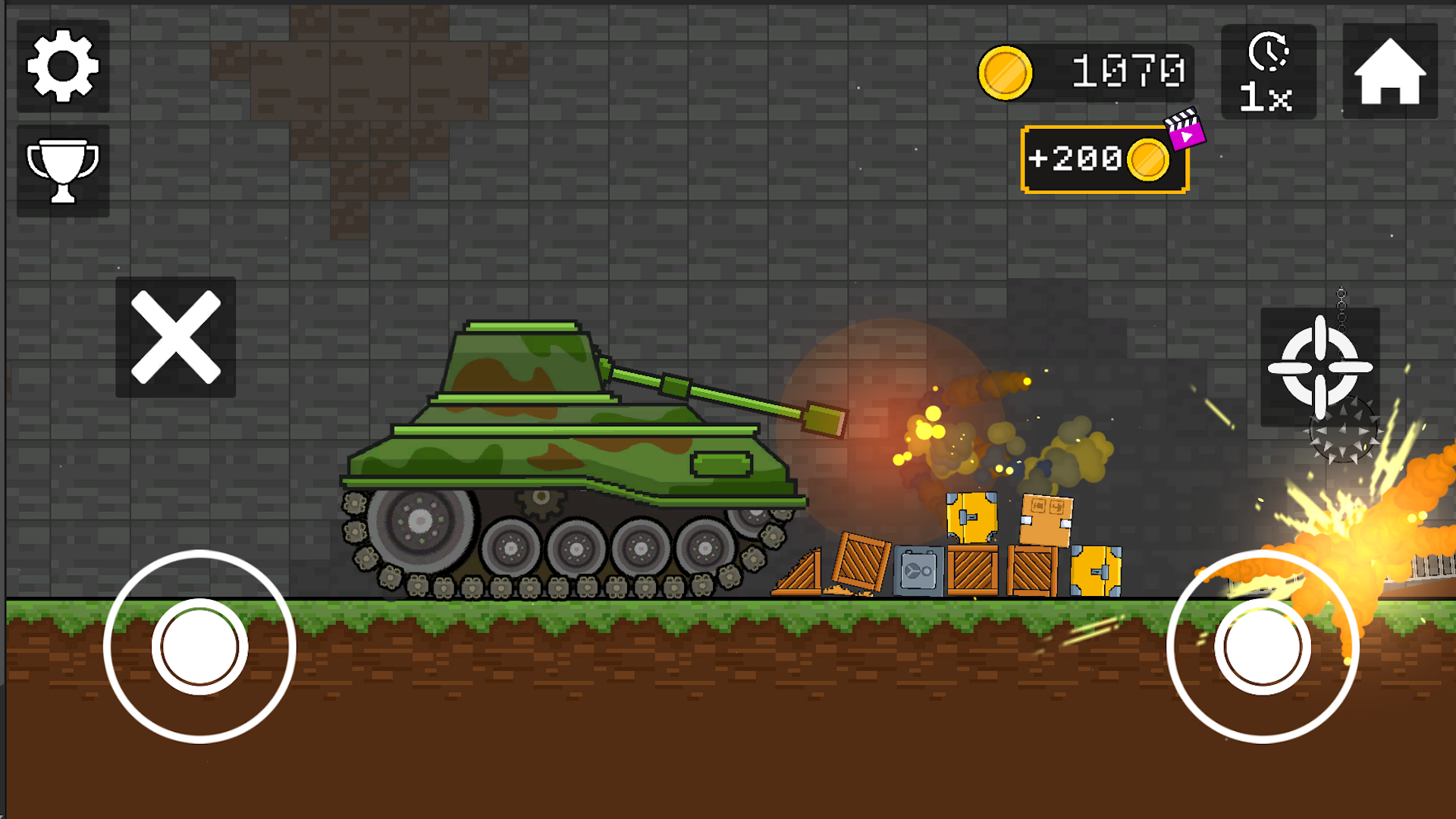This screenshot has width=1456, height=819.
Task: Click the 1070 coin balance display
Action: [x=1128, y=71]
